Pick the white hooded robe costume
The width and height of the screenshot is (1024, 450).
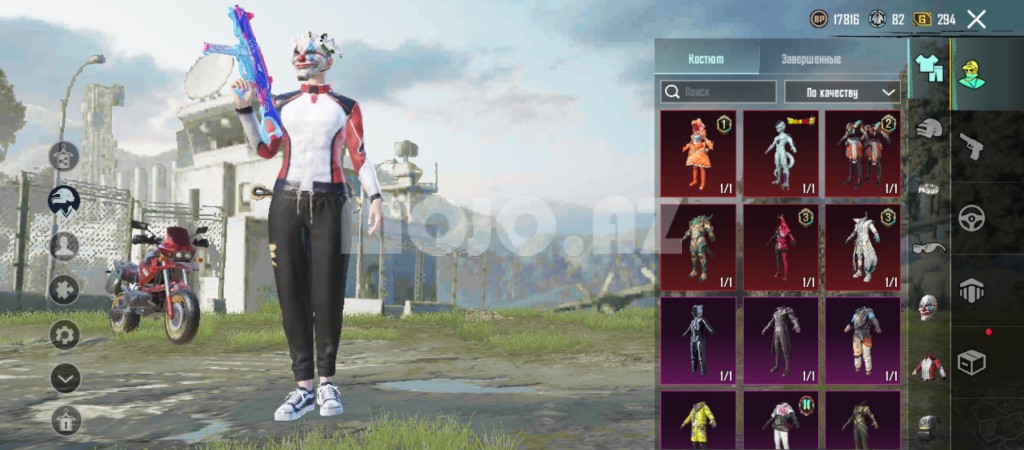(x=862, y=246)
